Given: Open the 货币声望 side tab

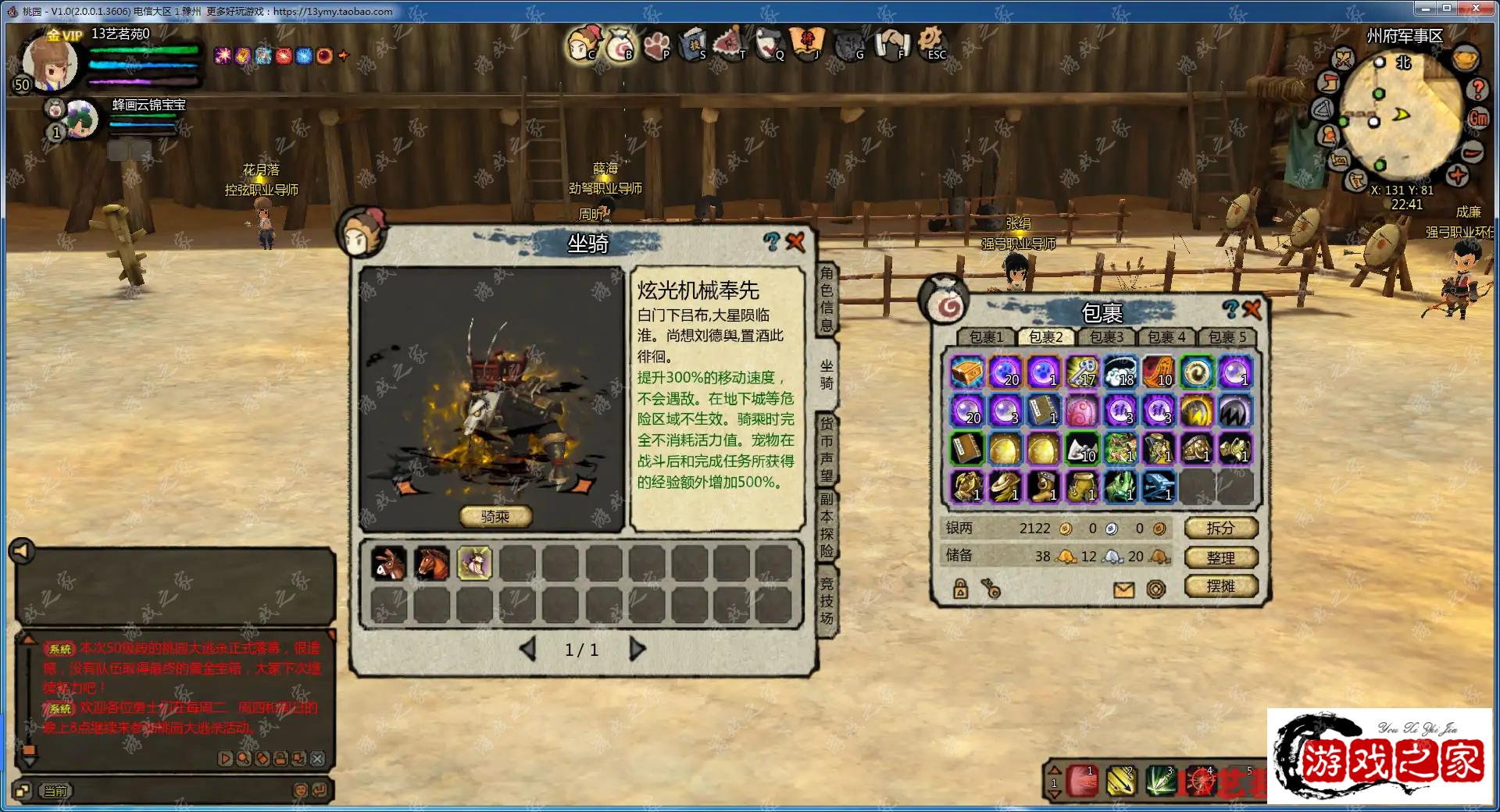Looking at the screenshot, I should coord(827,449).
